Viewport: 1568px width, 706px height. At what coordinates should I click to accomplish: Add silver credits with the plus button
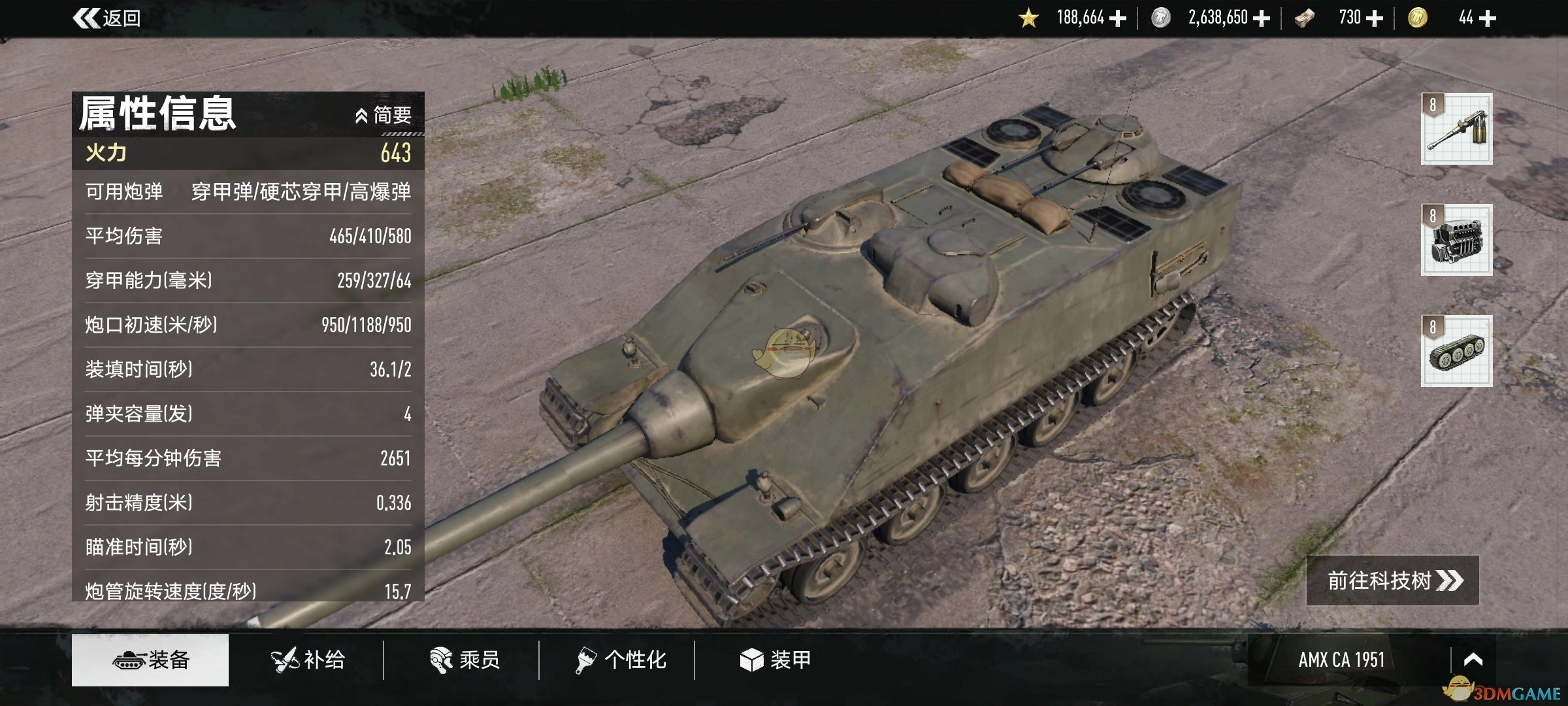pos(1262,18)
